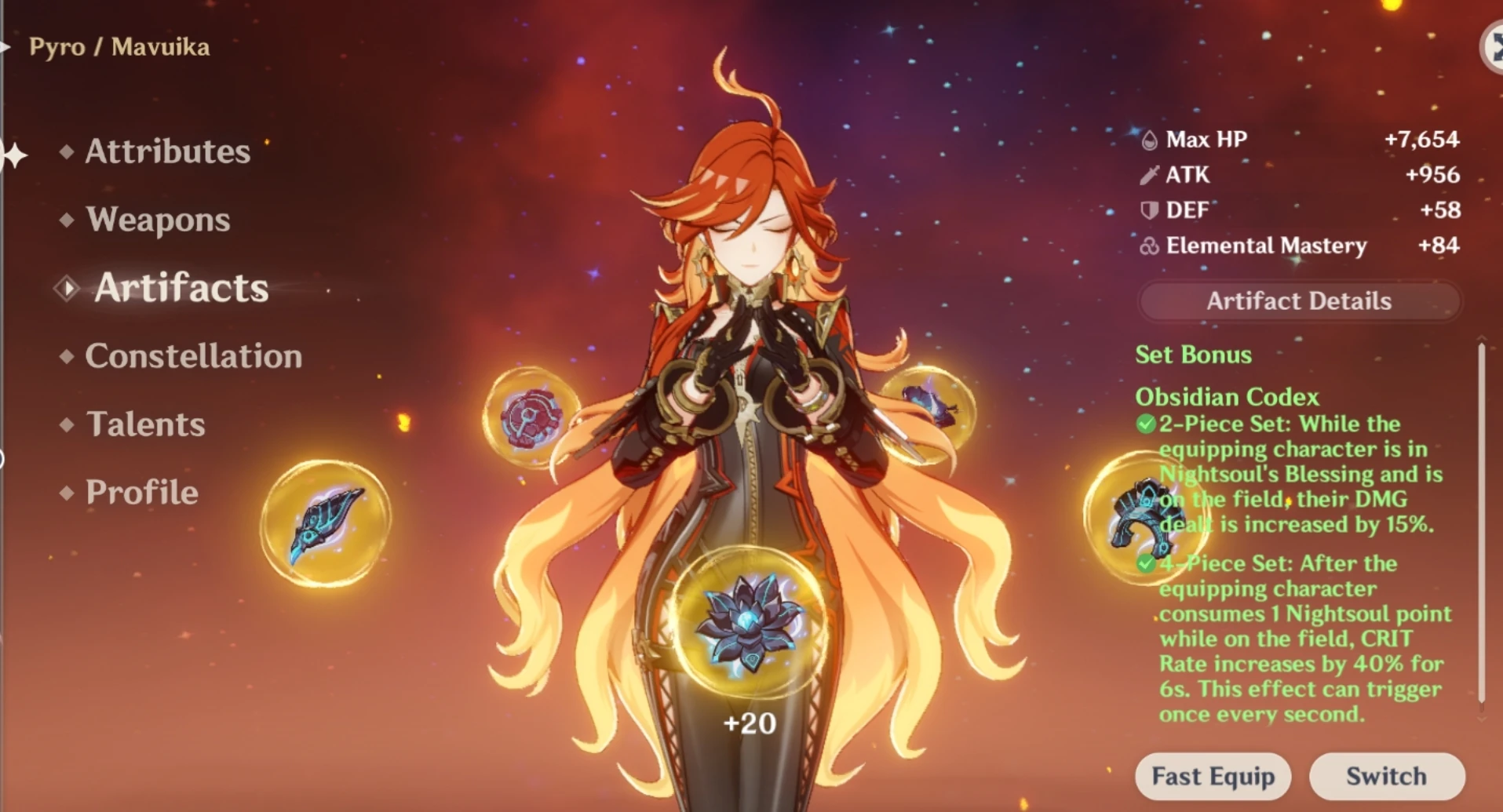Click the DEF shield icon
The width and height of the screenshot is (1503, 812).
[1147, 209]
